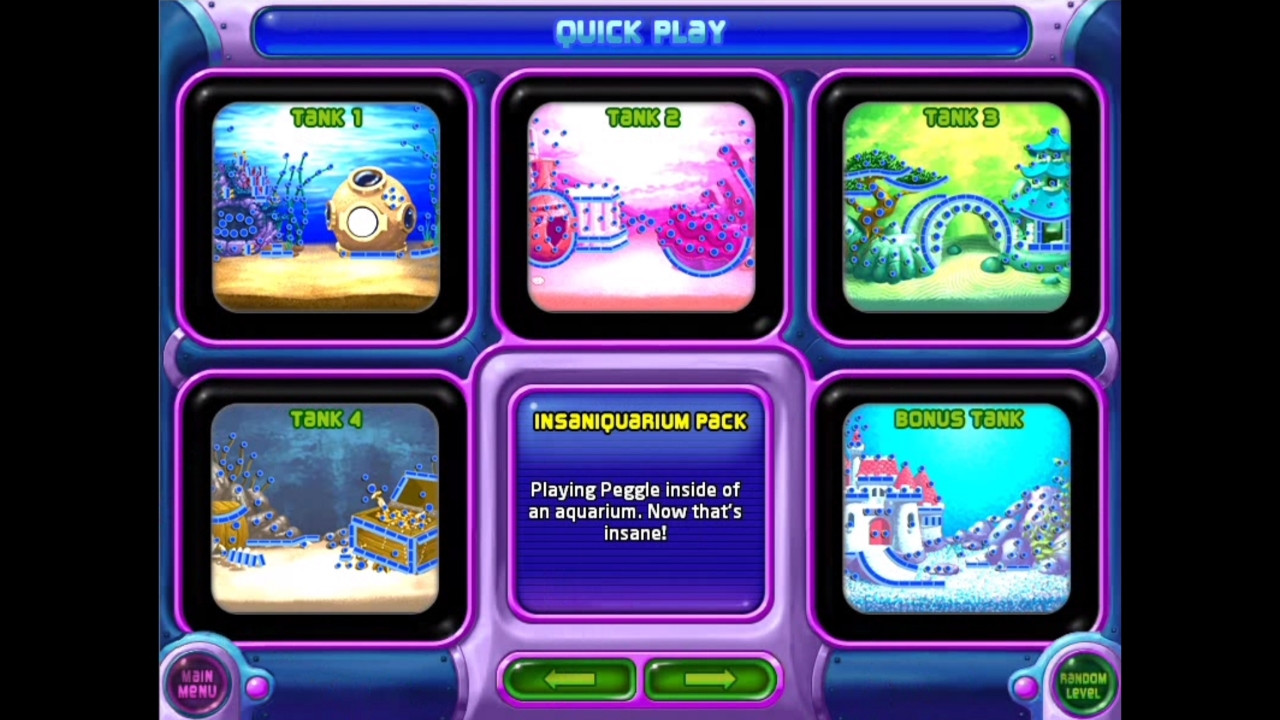
Task: Click the green left arrow icon
Action: pyautogui.click(x=568, y=679)
